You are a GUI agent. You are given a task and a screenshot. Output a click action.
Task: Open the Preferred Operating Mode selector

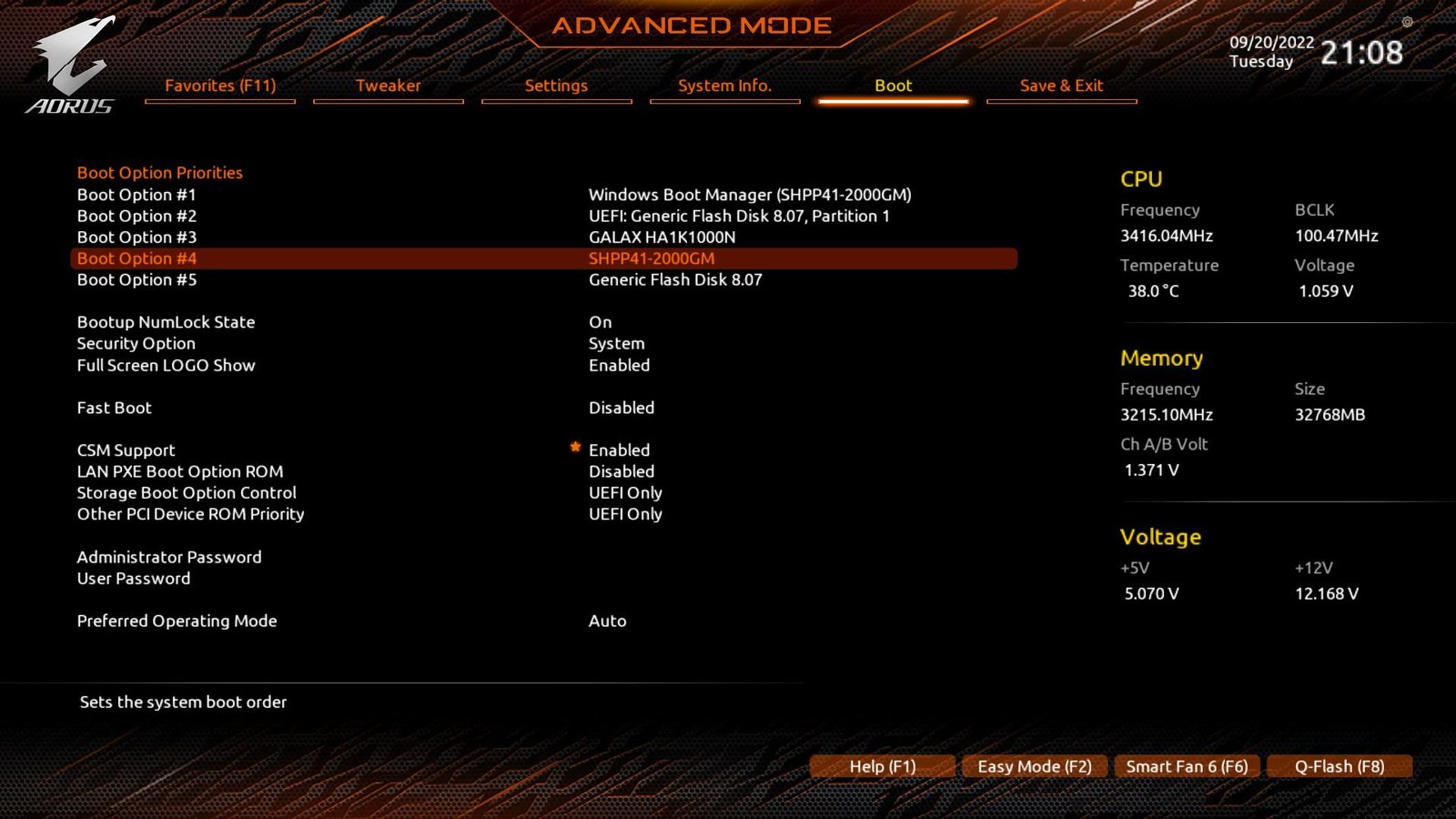[607, 621]
